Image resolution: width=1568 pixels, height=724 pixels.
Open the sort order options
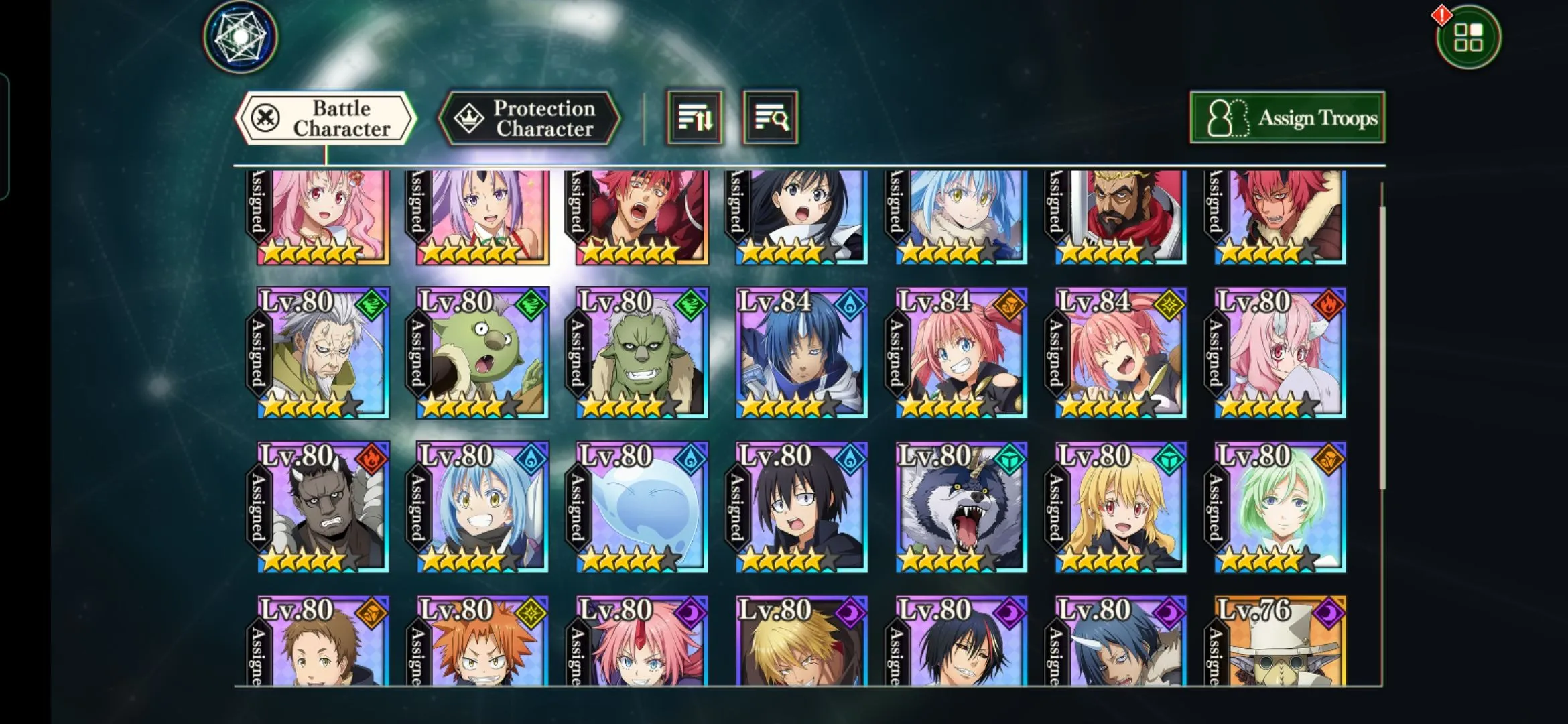694,118
